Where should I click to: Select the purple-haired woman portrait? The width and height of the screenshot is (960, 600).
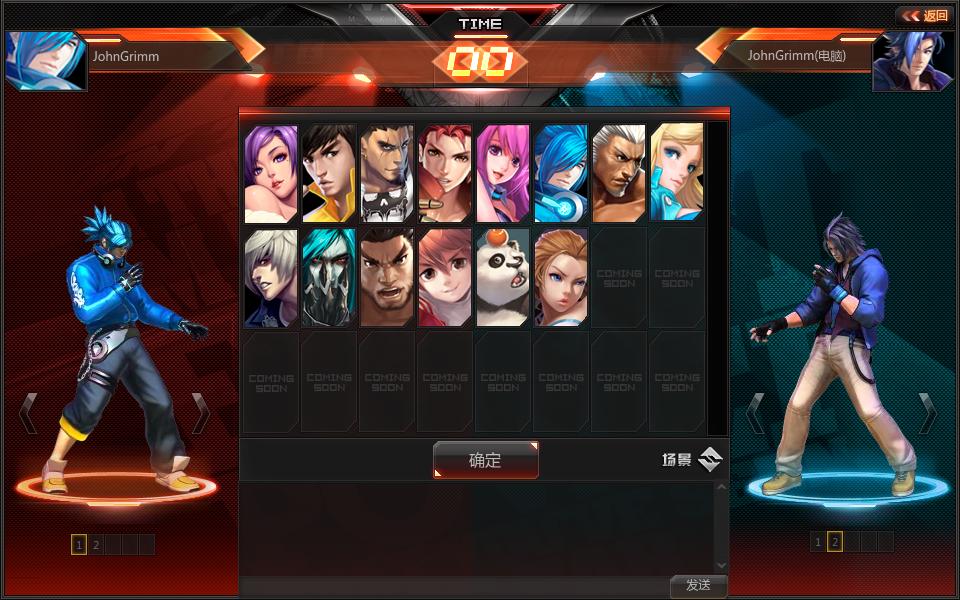click(x=271, y=173)
